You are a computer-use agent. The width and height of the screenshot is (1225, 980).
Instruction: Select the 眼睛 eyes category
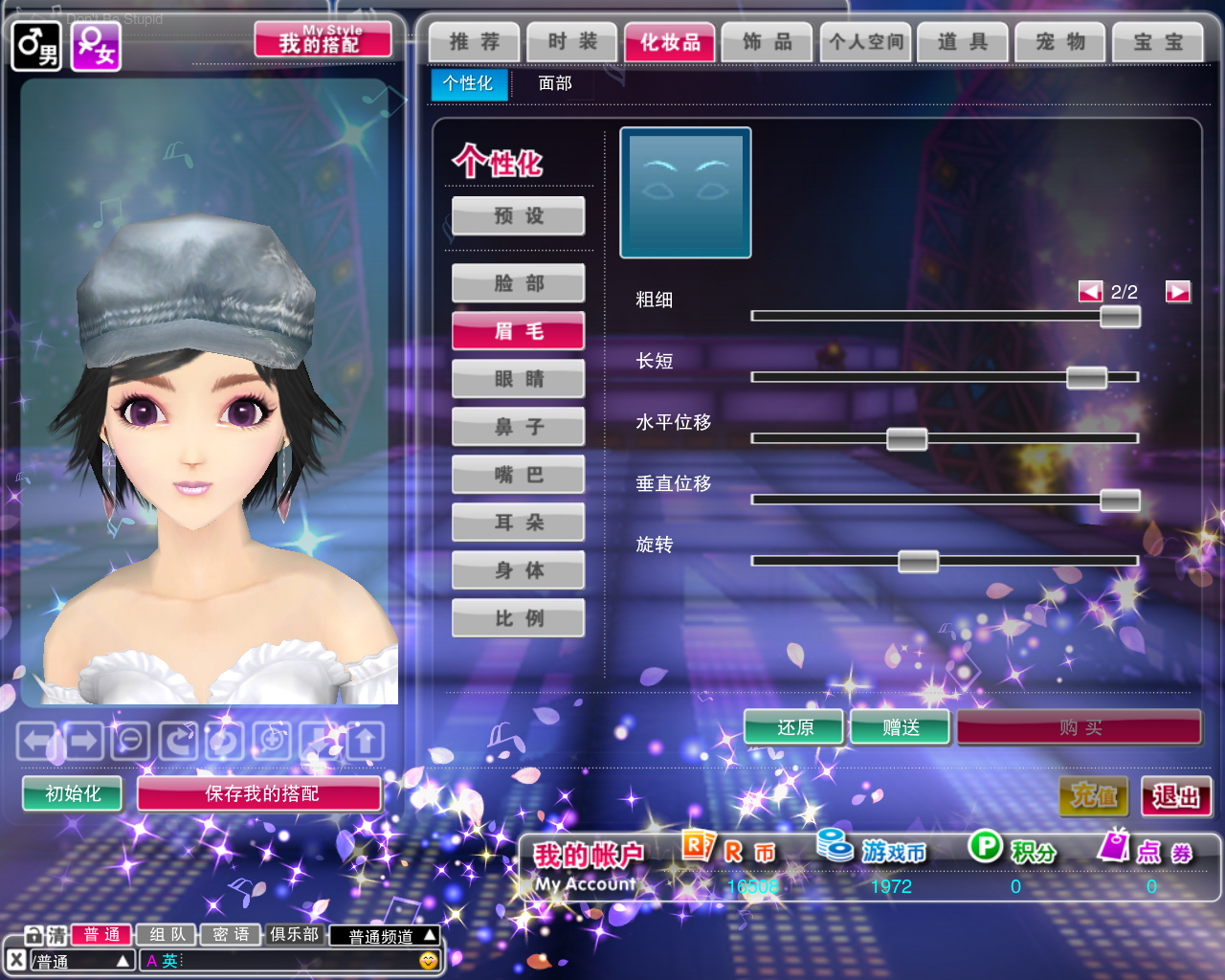click(519, 379)
